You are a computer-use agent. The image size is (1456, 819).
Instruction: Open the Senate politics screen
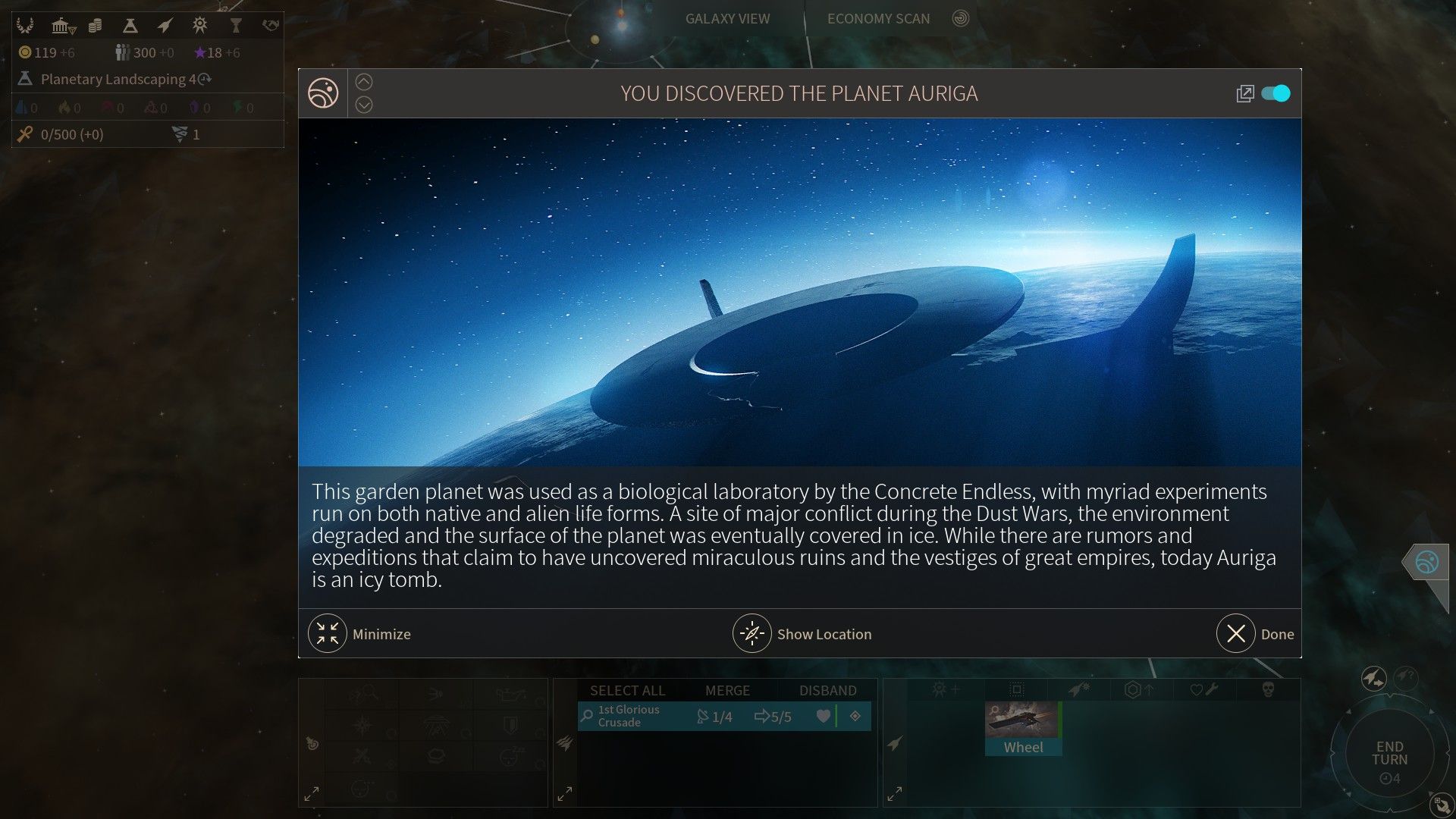pos(60,24)
